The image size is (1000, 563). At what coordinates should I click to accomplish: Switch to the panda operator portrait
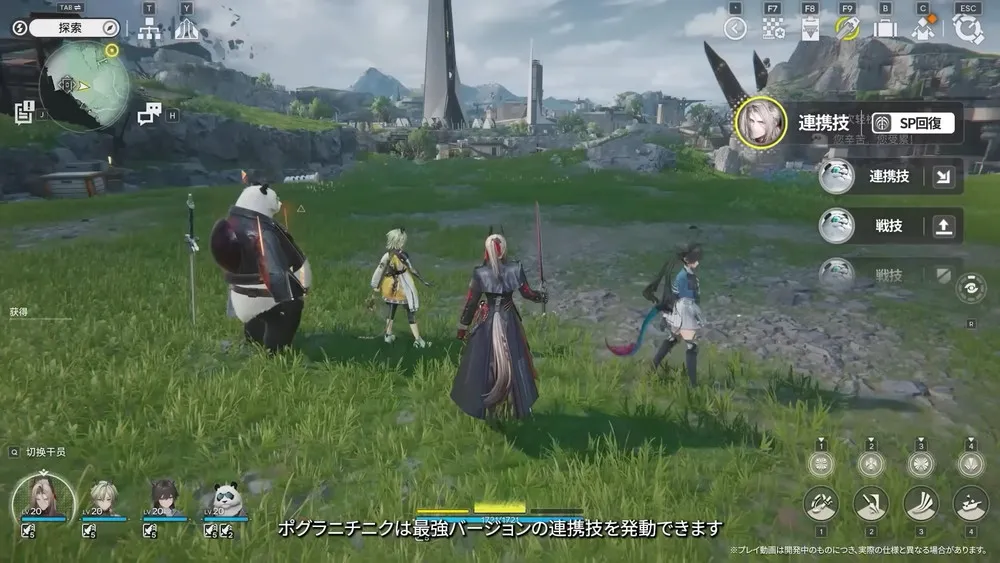point(227,500)
